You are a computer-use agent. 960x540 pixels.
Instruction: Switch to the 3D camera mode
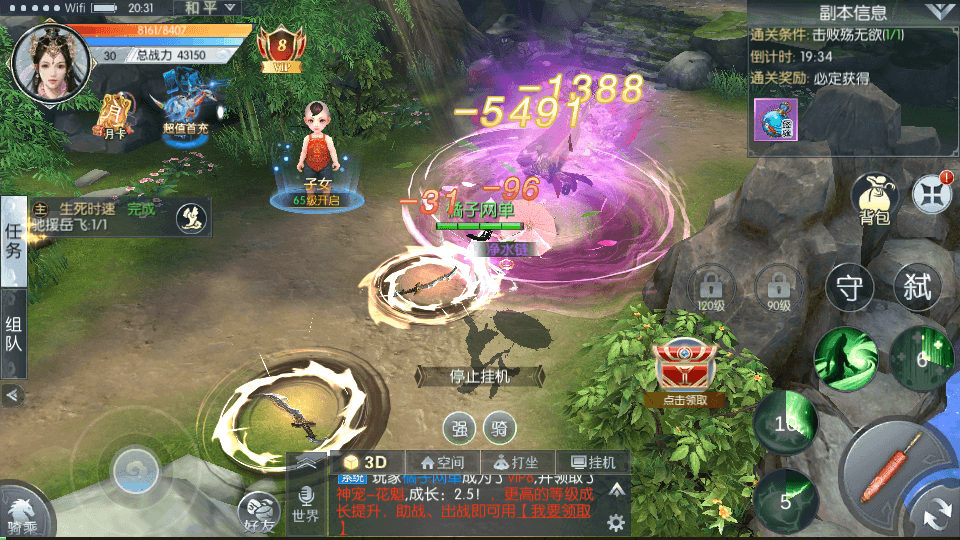tap(366, 462)
